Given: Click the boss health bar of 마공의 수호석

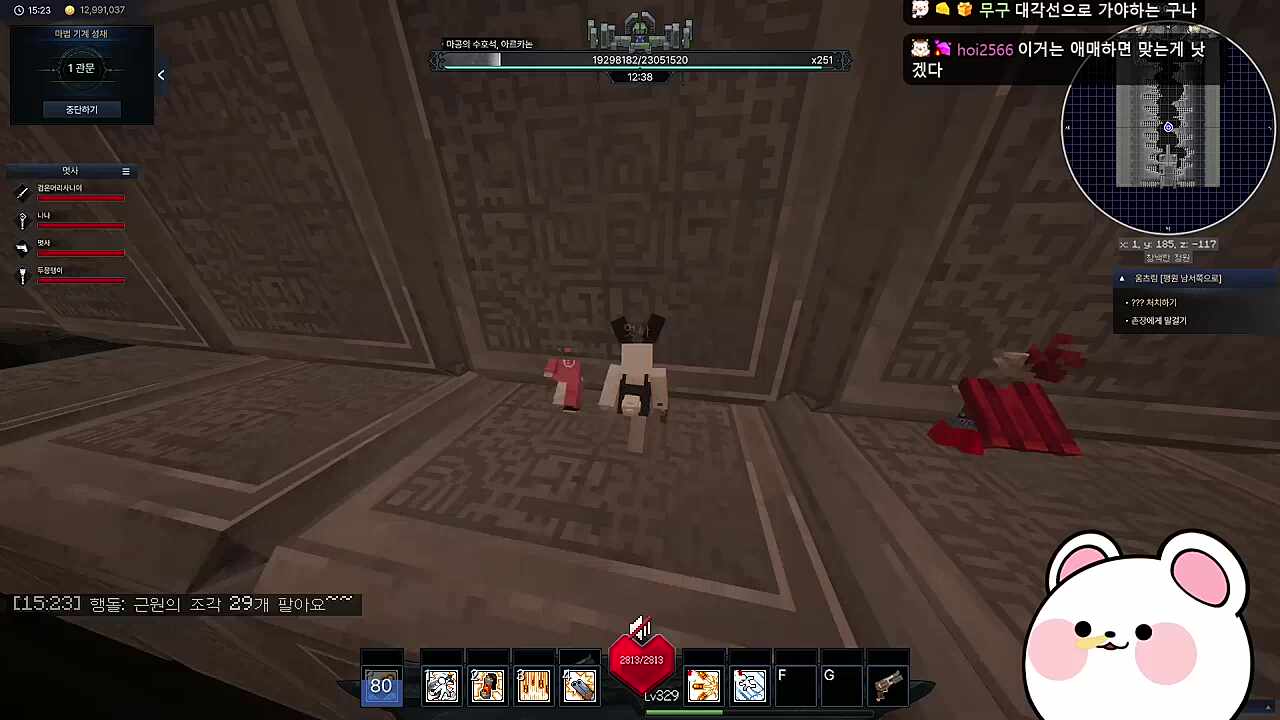Looking at the screenshot, I should (x=640, y=60).
